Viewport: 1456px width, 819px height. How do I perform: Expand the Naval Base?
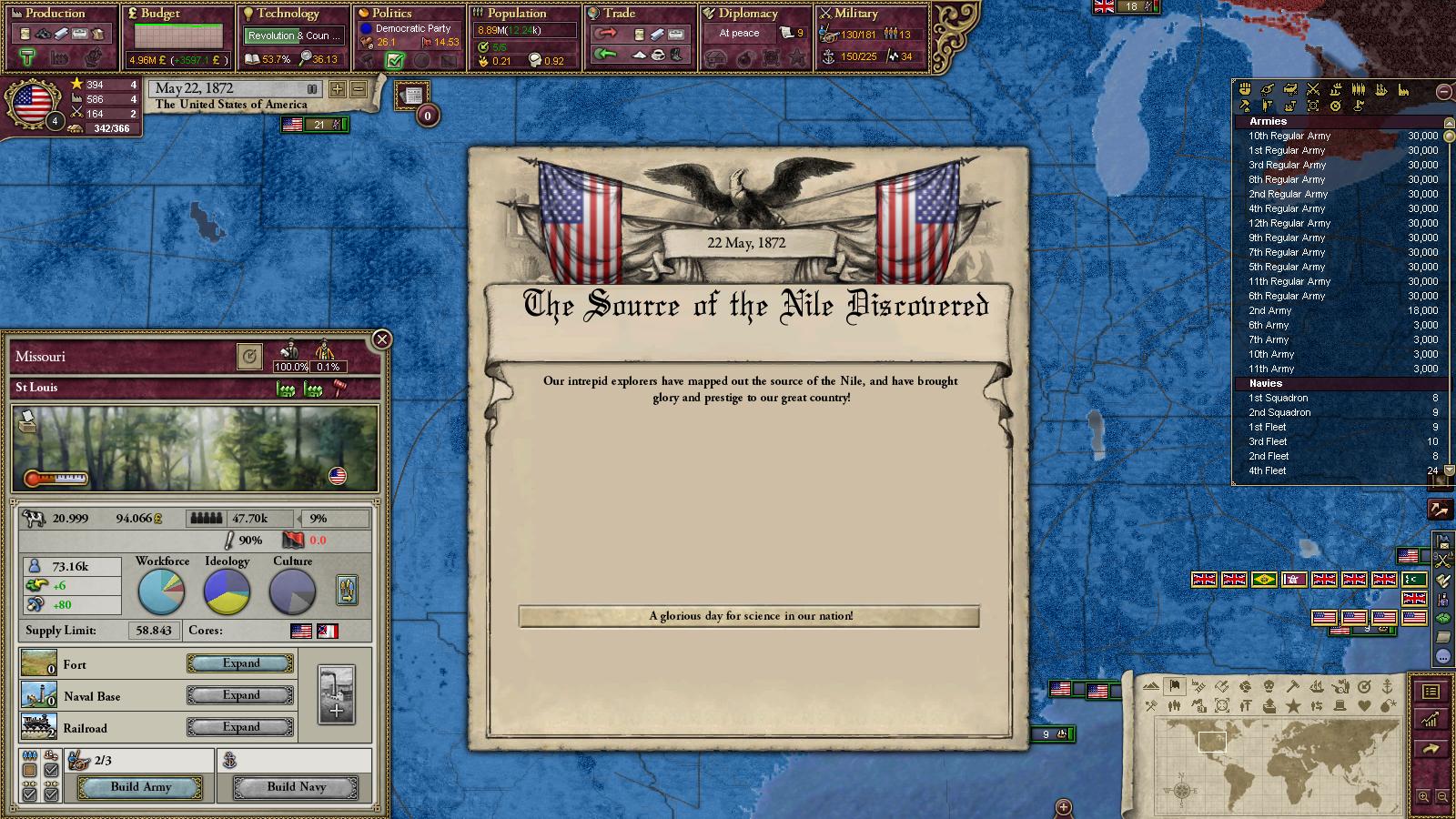coord(240,695)
